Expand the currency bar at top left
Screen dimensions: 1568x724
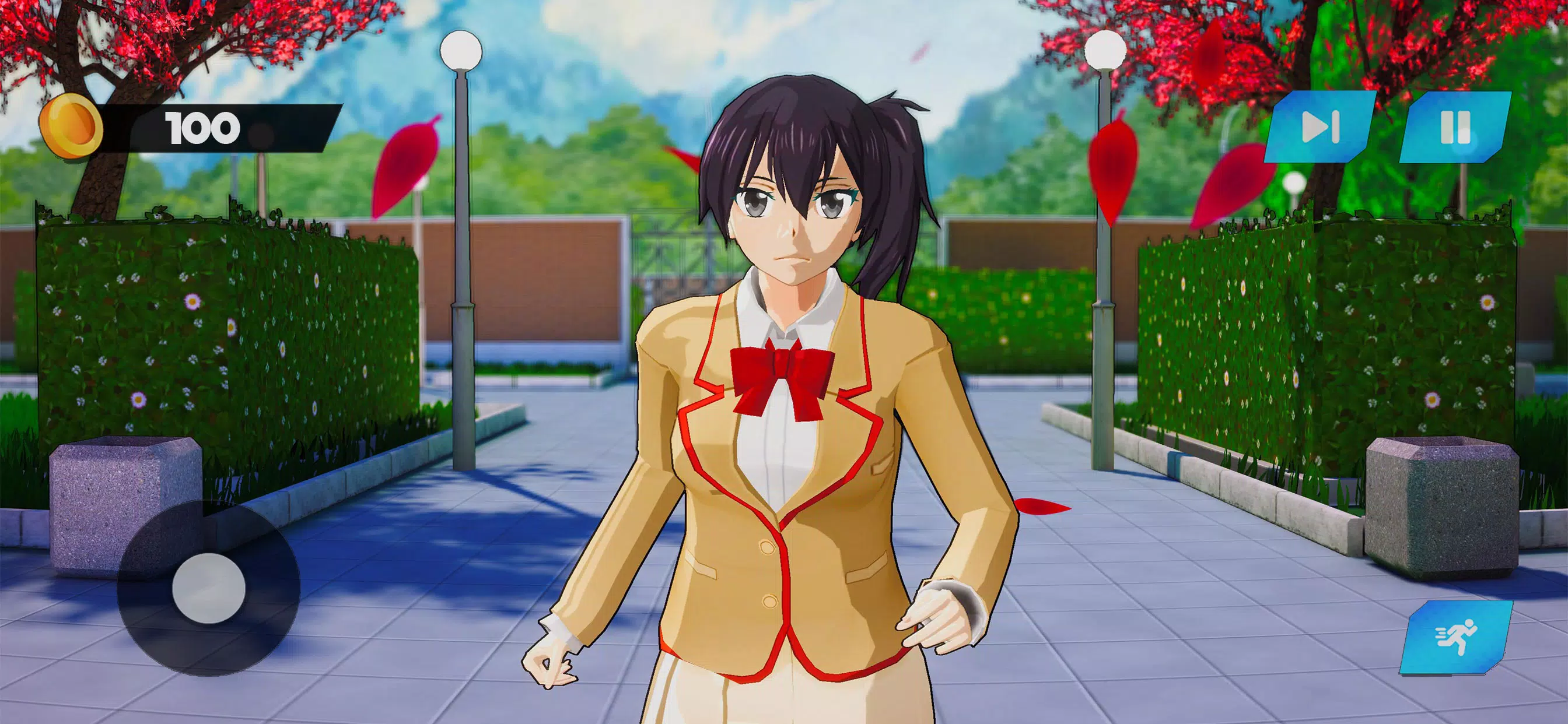click(x=183, y=125)
